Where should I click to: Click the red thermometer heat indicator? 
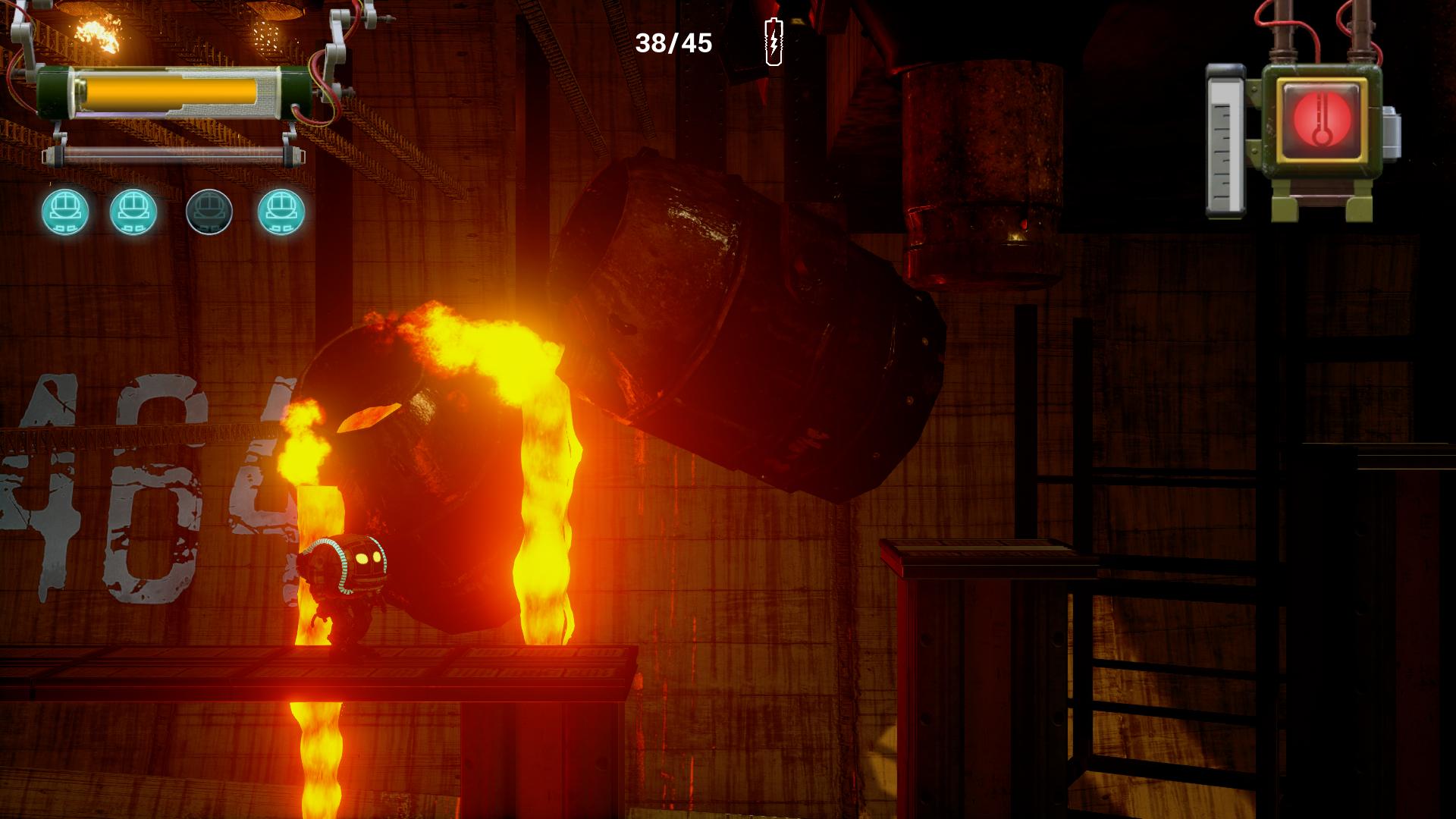click(1320, 119)
